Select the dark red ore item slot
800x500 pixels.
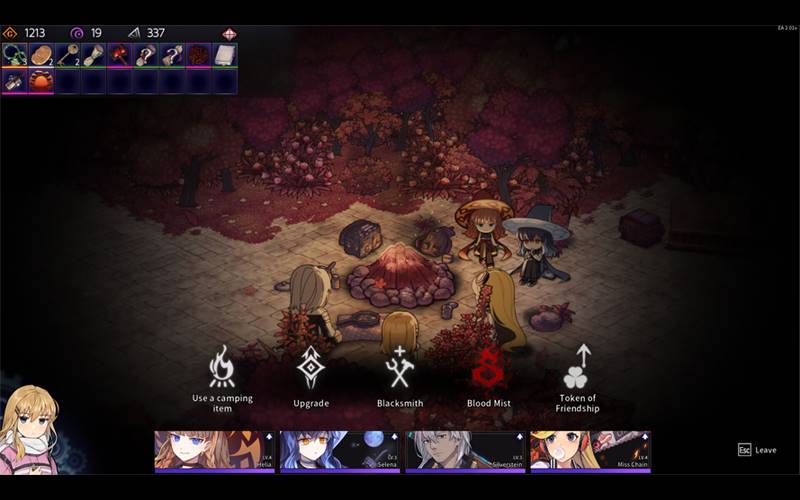click(198, 55)
